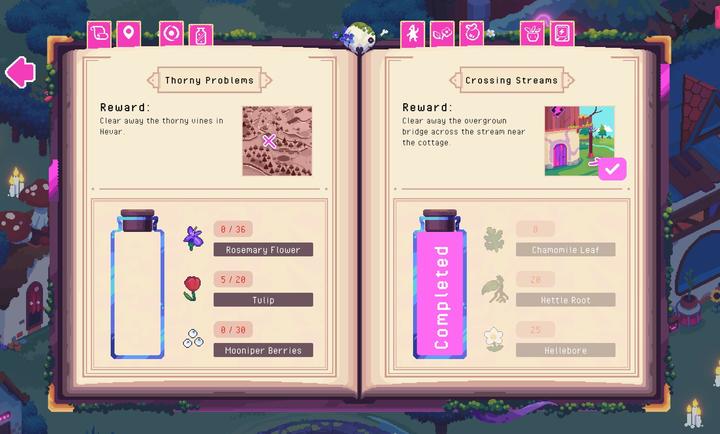Select the Nettle Root ingredient
Screen dimensions: 720x434
(565, 299)
